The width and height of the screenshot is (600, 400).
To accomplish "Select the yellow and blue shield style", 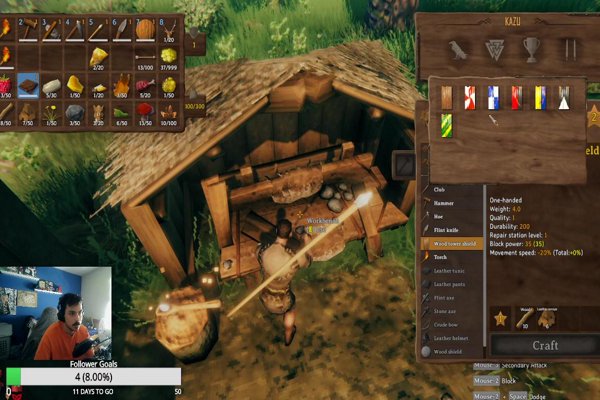I will [540, 97].
